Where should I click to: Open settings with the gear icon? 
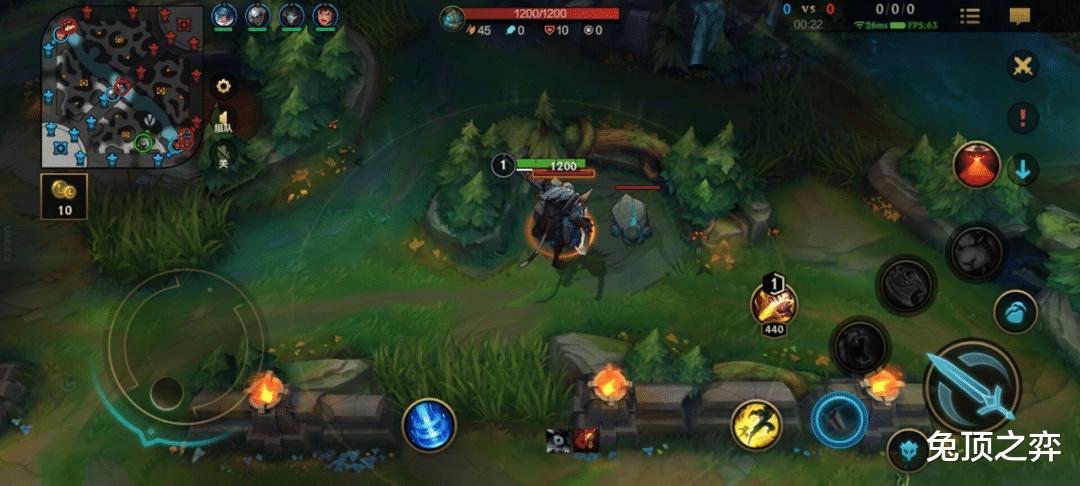pos(224,86)
